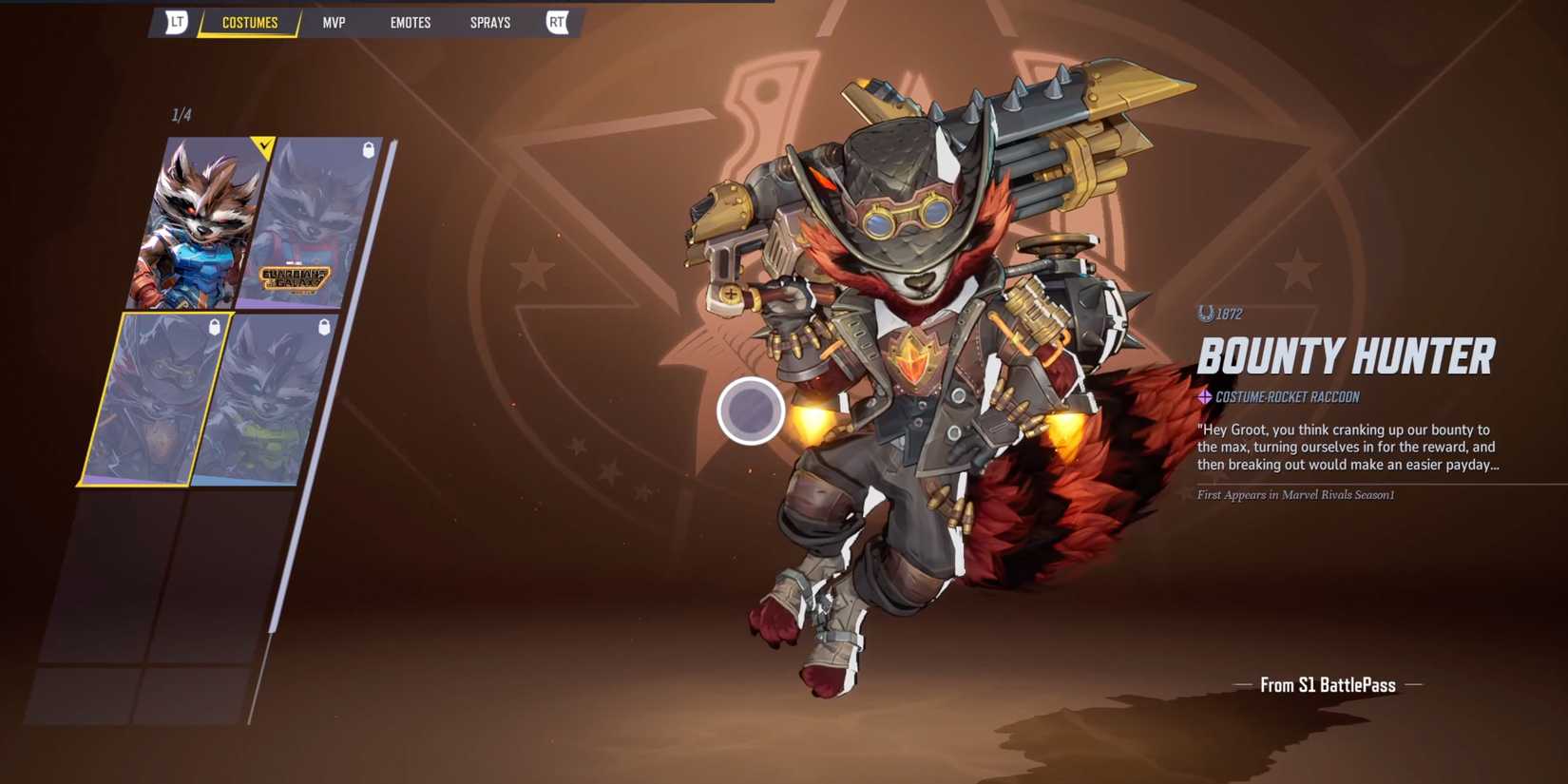
Task: Click the LT bumper icon on the tab bar
Action: (176, 22)
